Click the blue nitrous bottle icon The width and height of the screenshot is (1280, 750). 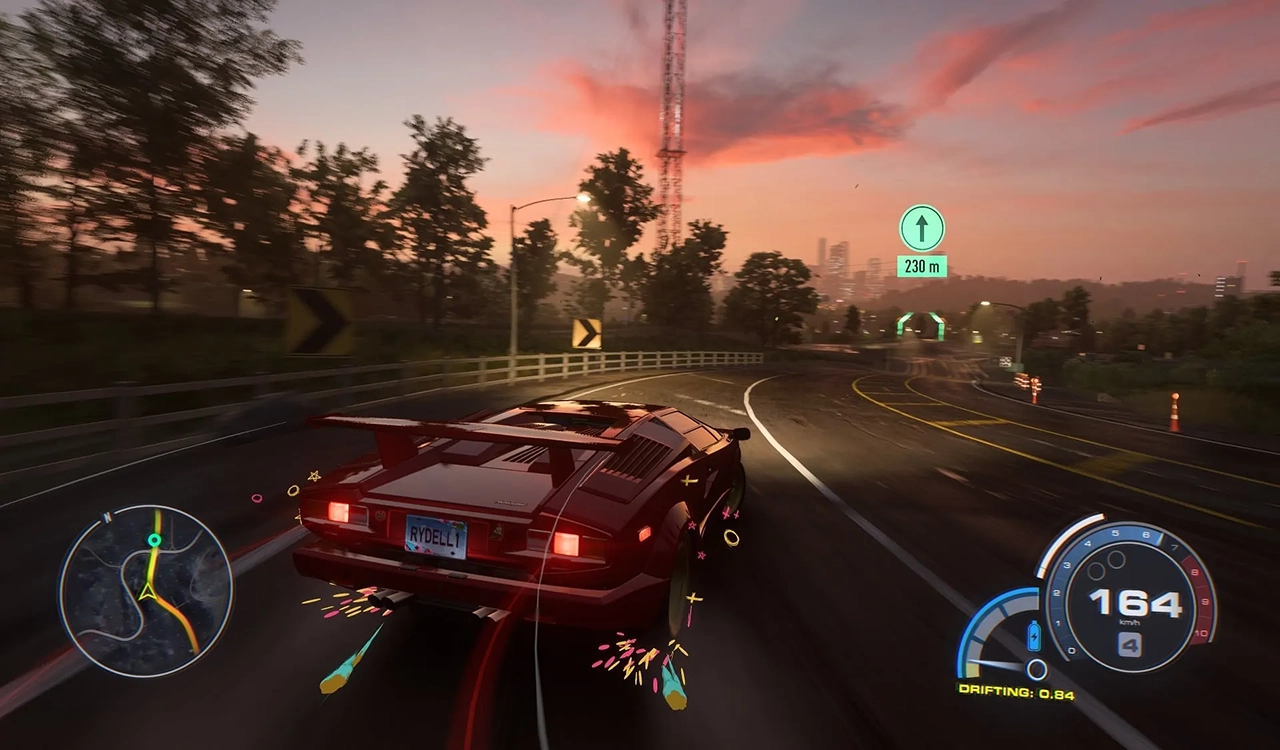[1034, 635]
